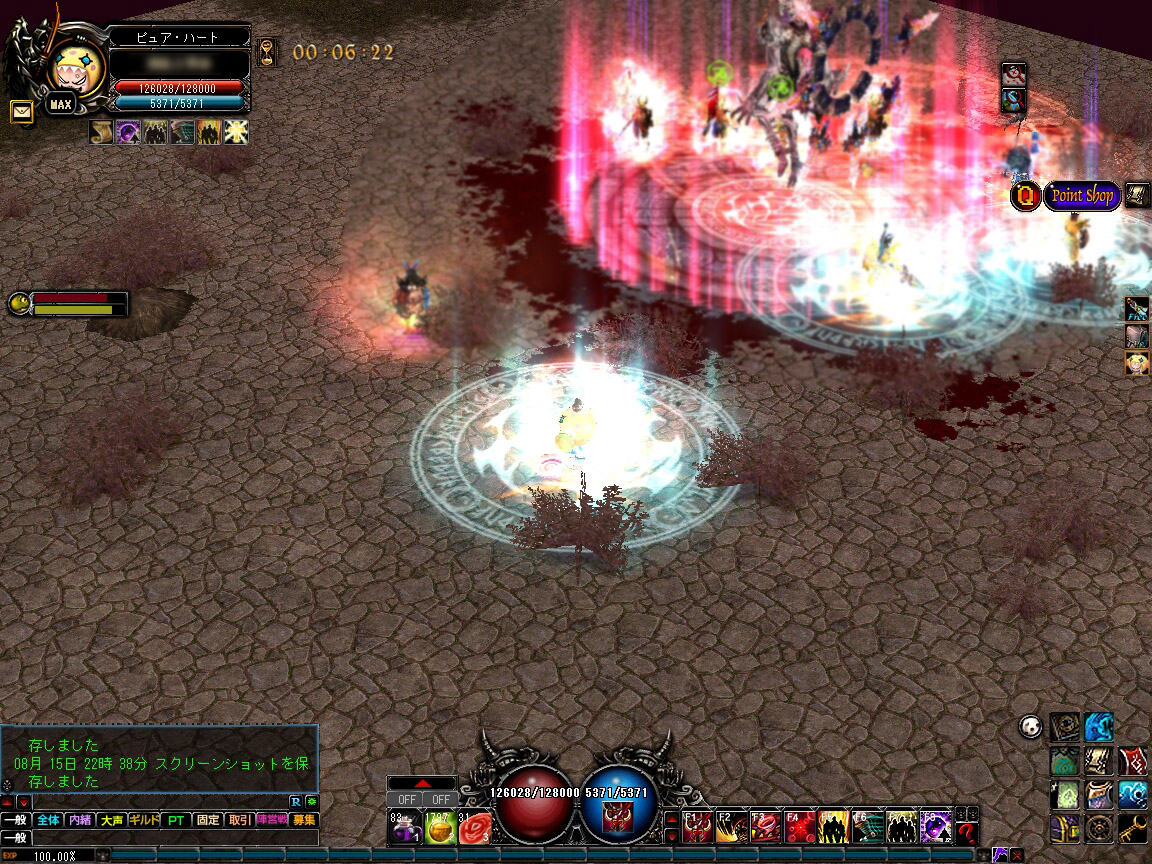Viewport: 1152px width, 864px height.
Task: Use the golden pot item in slot 2
Action: coord(439,828)
